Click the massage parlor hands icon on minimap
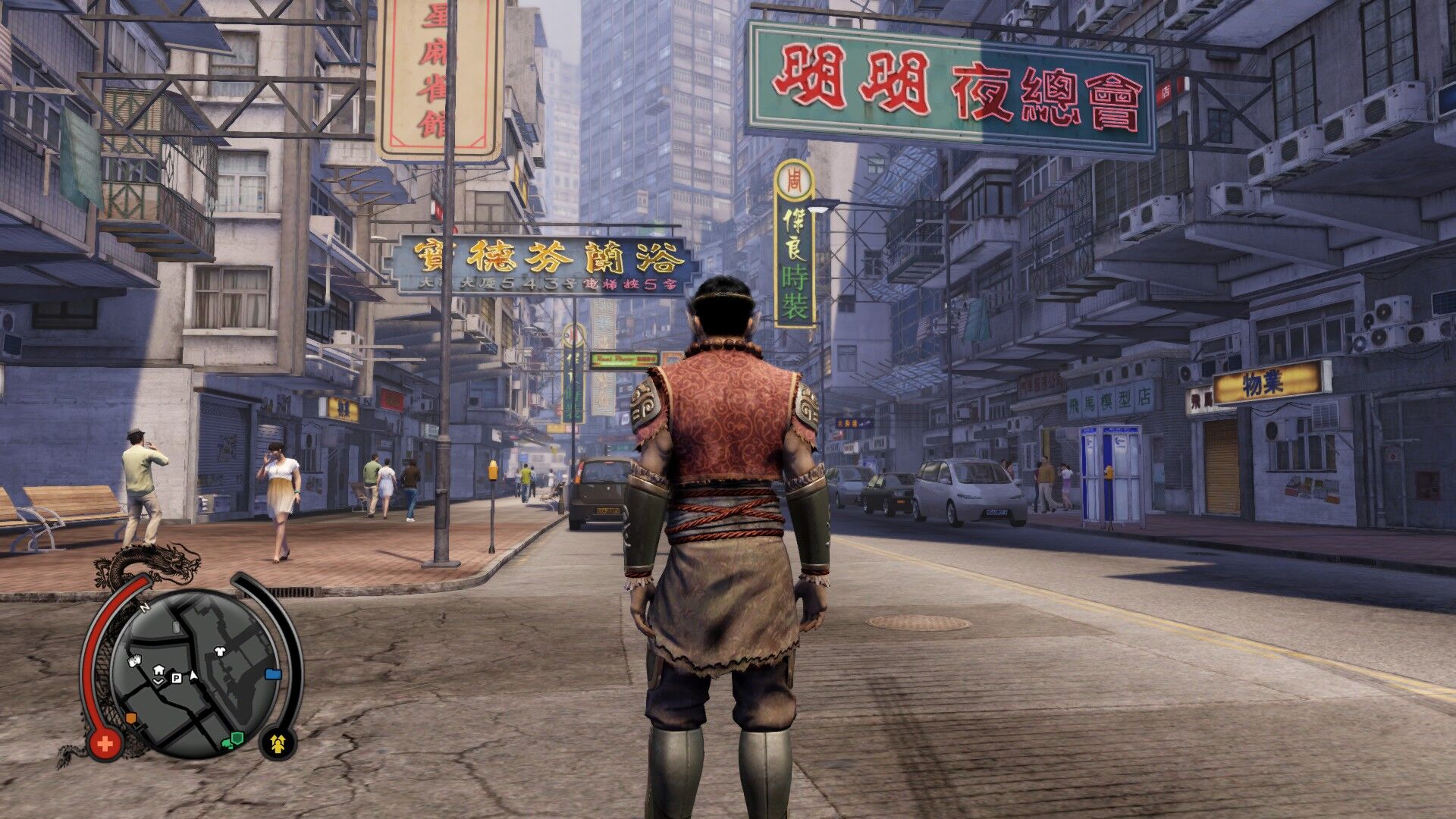 coord(134,661)
